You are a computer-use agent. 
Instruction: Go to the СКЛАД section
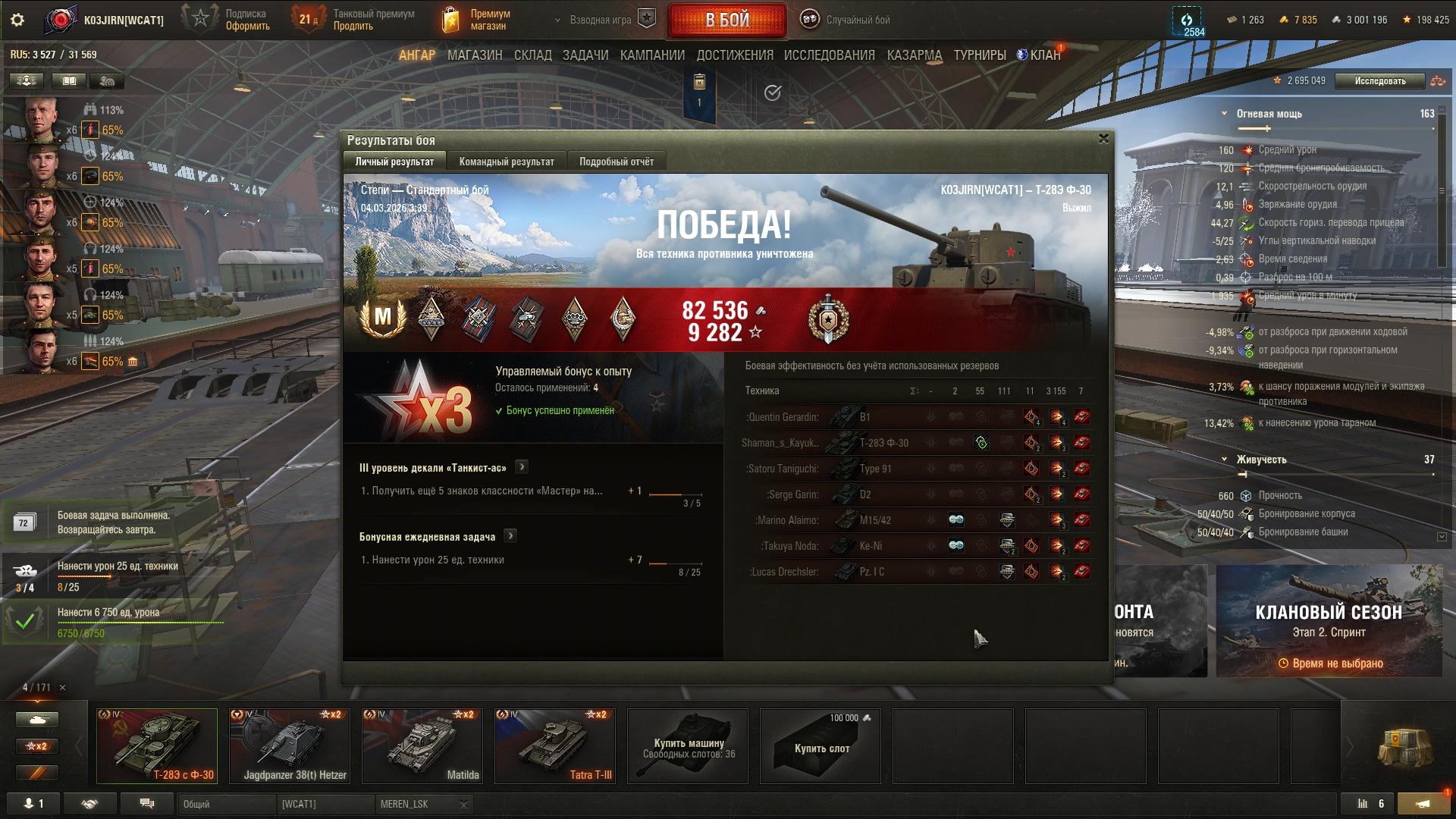point(532,55)
